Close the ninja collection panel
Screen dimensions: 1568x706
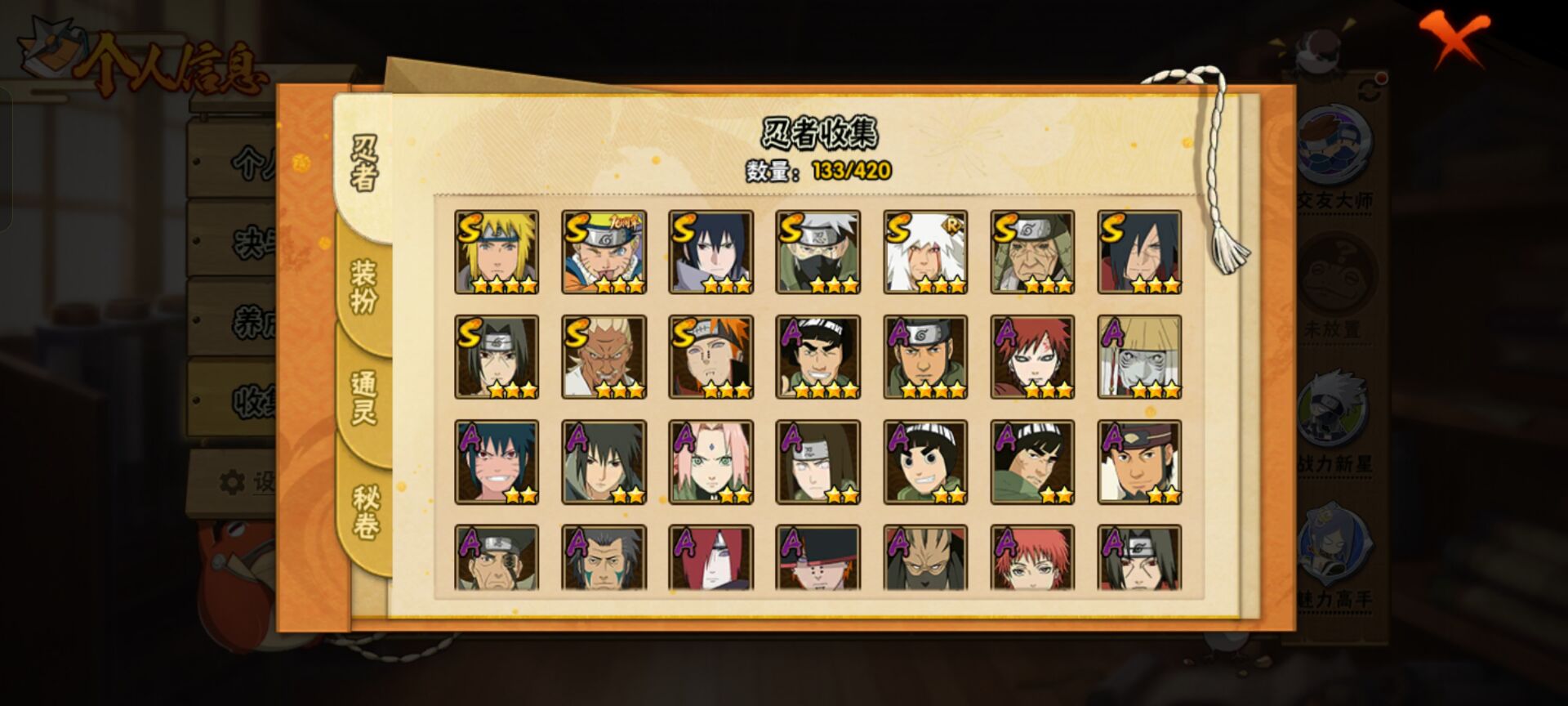coord(1454,38)
